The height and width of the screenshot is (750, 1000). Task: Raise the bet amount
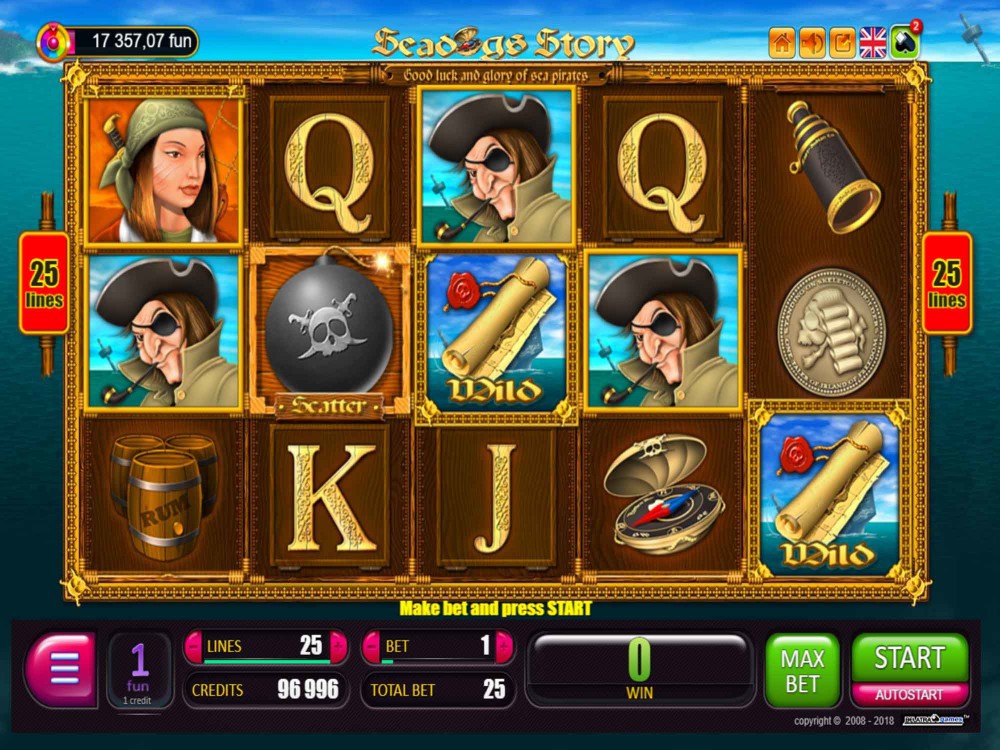coord(504,647)
